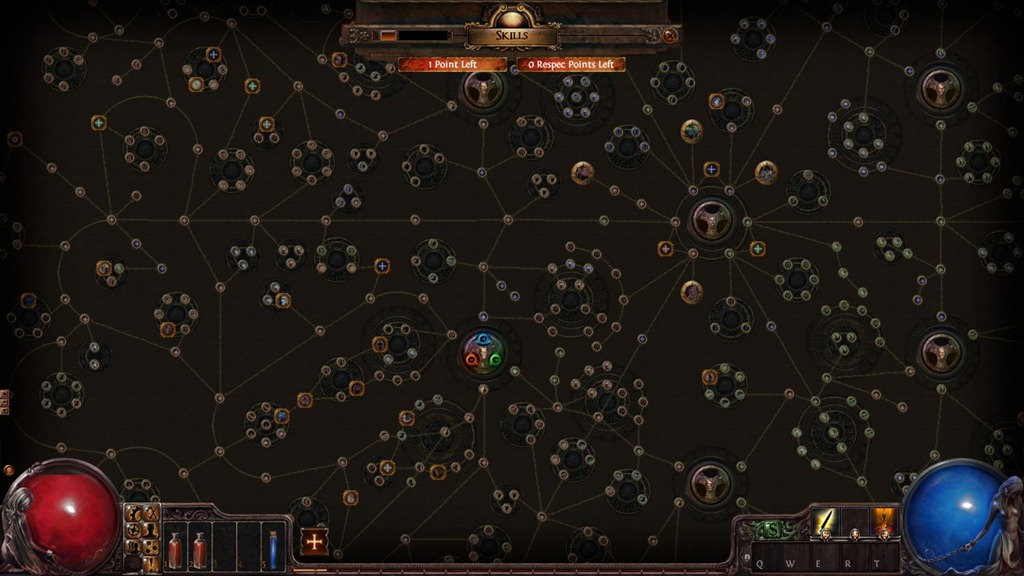Screen dimensions: 1024x576
Task: Select the central class start node
Action: 484,353
